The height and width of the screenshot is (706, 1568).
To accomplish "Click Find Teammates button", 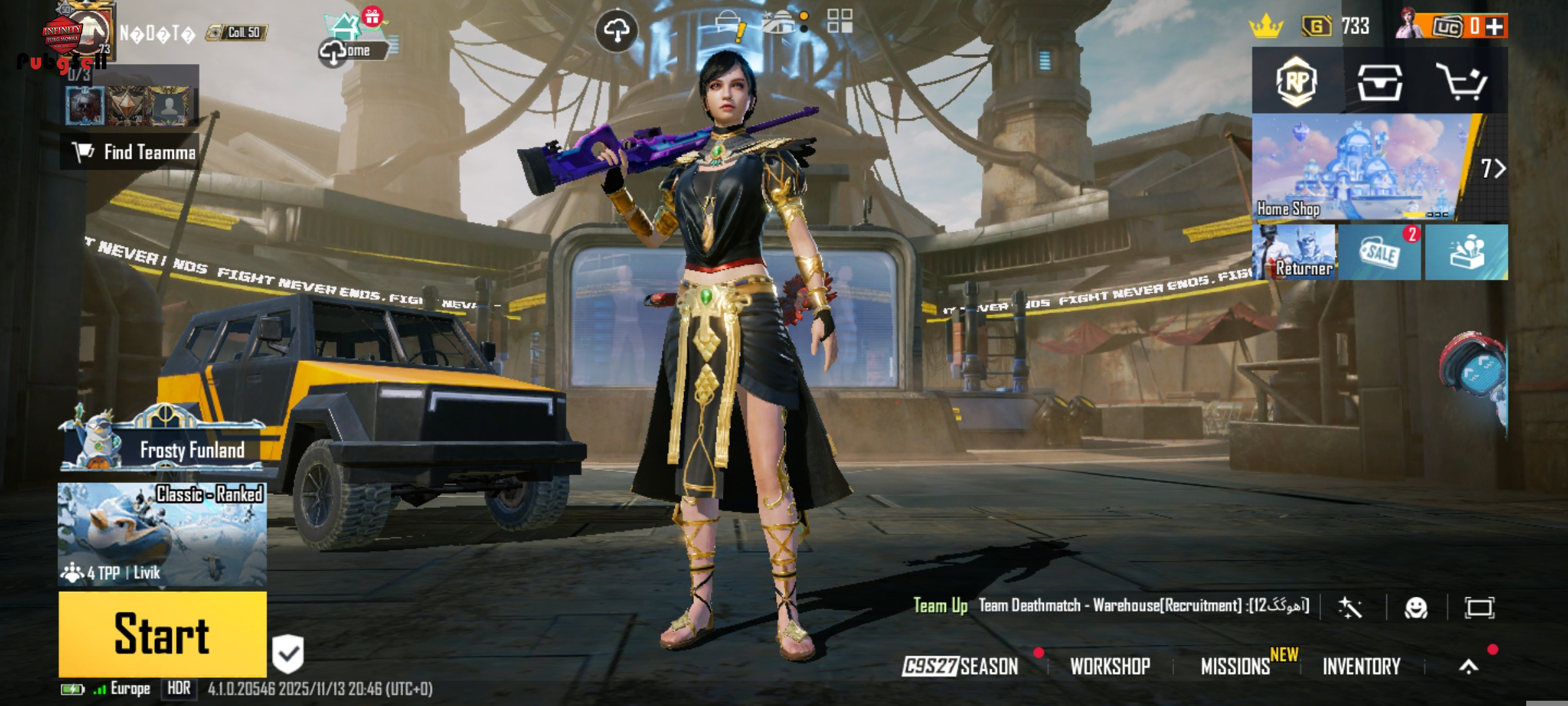I will pos(131,152).
